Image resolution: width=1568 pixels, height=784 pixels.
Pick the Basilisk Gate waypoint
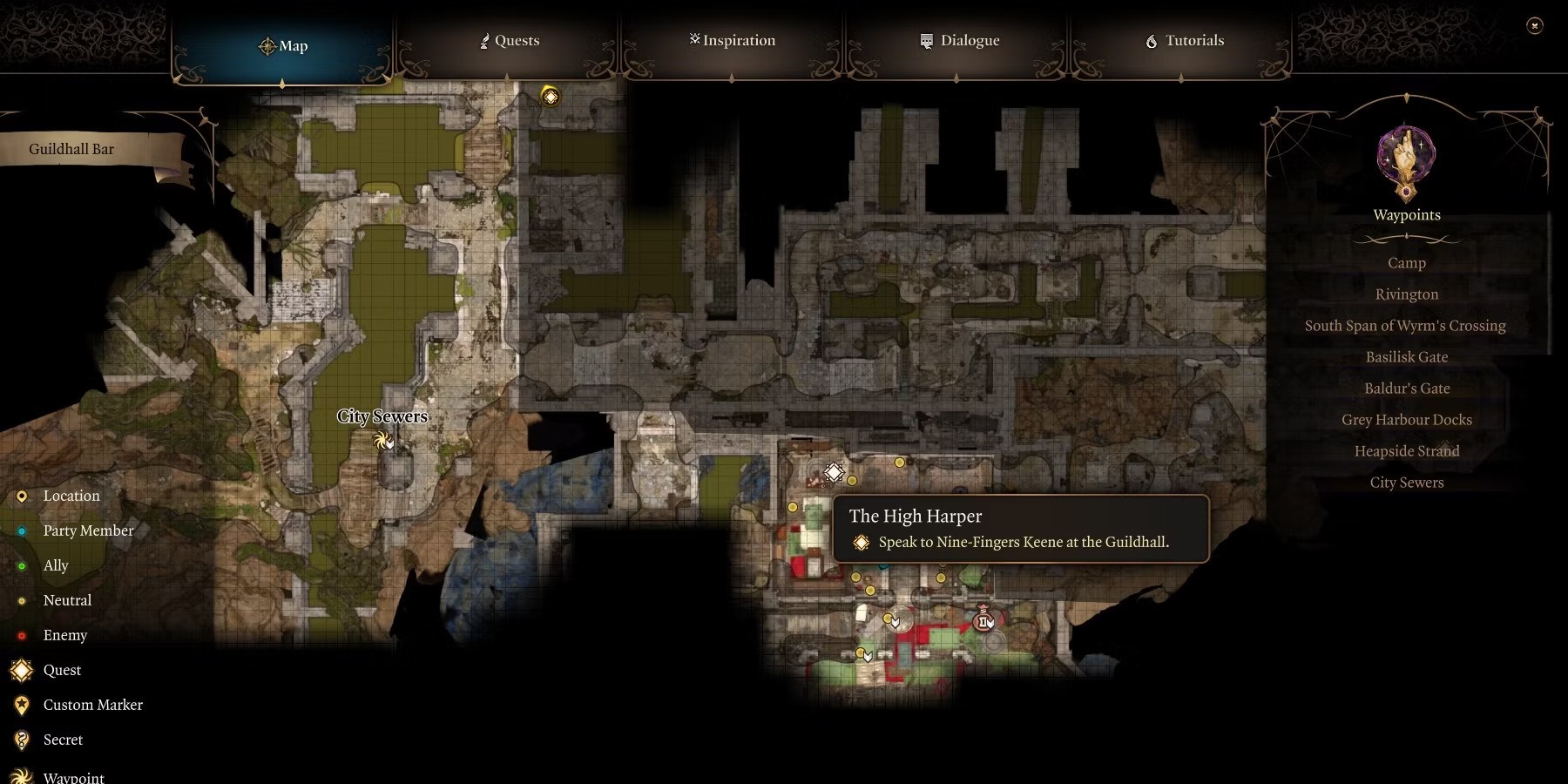point(1406,357)
